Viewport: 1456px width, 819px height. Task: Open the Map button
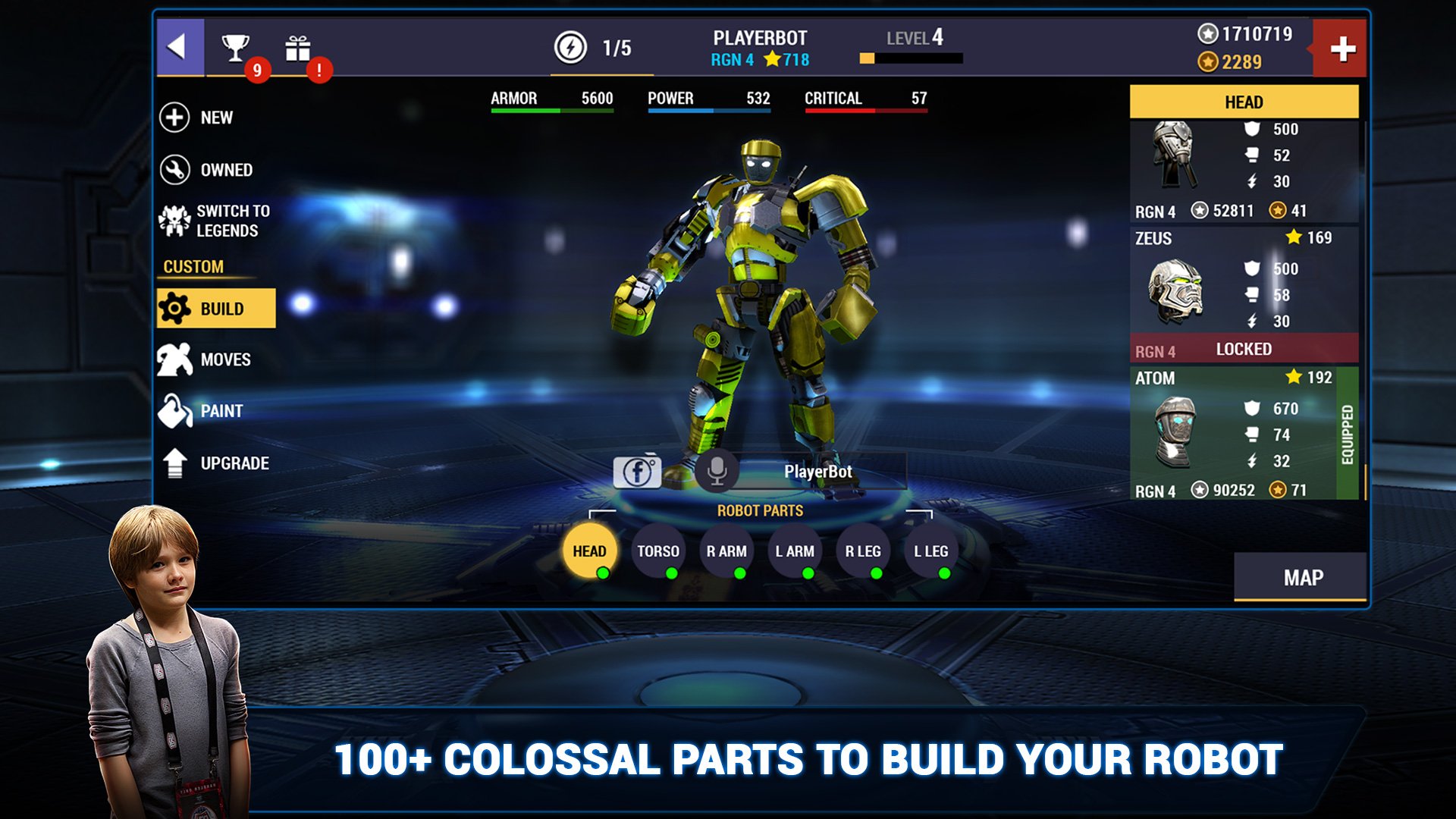1302,578
